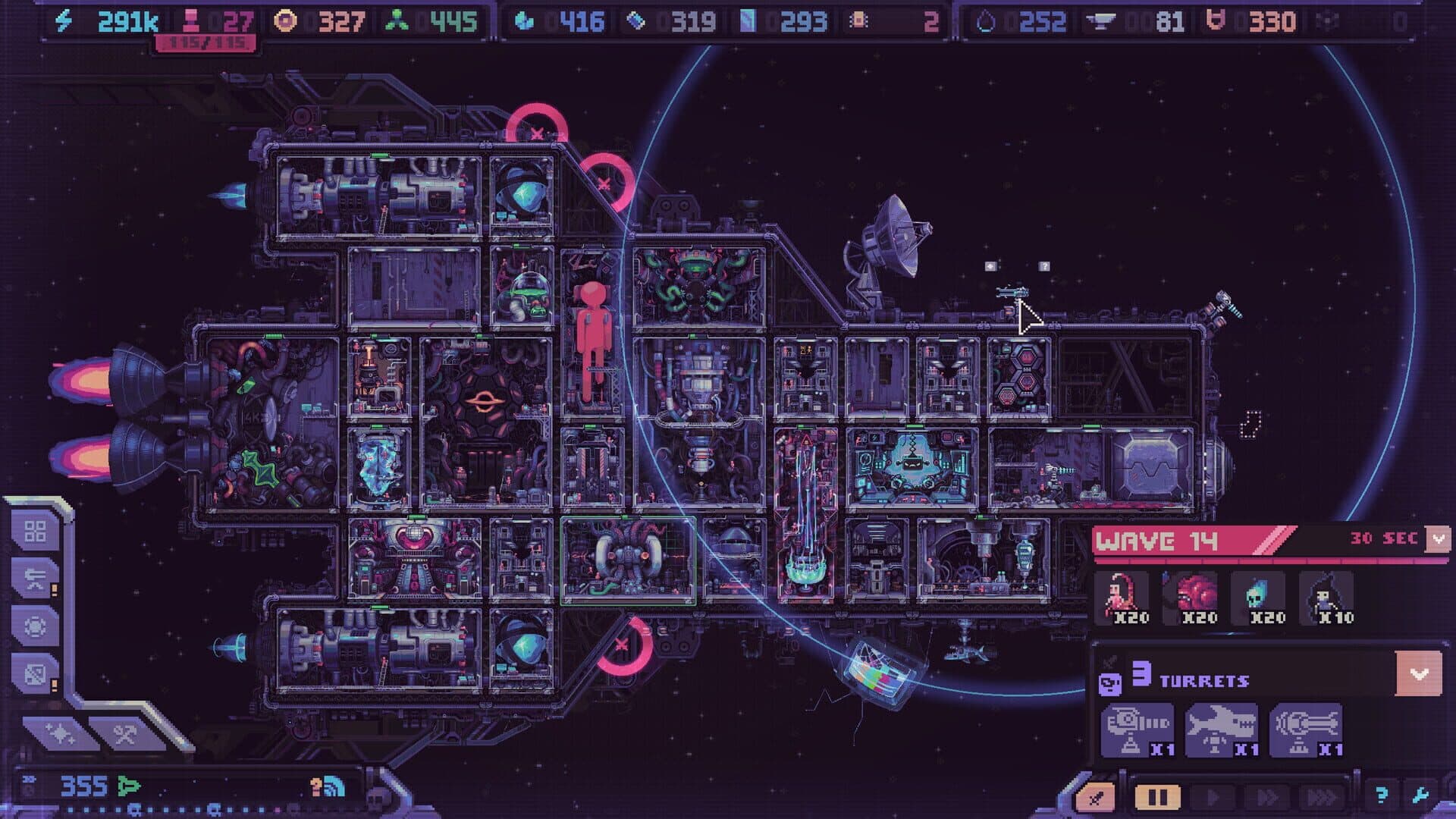This screenshot has width=1456, height=819.
Task: Select the grid build tool in the left sidebar
Action: pyautogui.click(x=35, y=530)
